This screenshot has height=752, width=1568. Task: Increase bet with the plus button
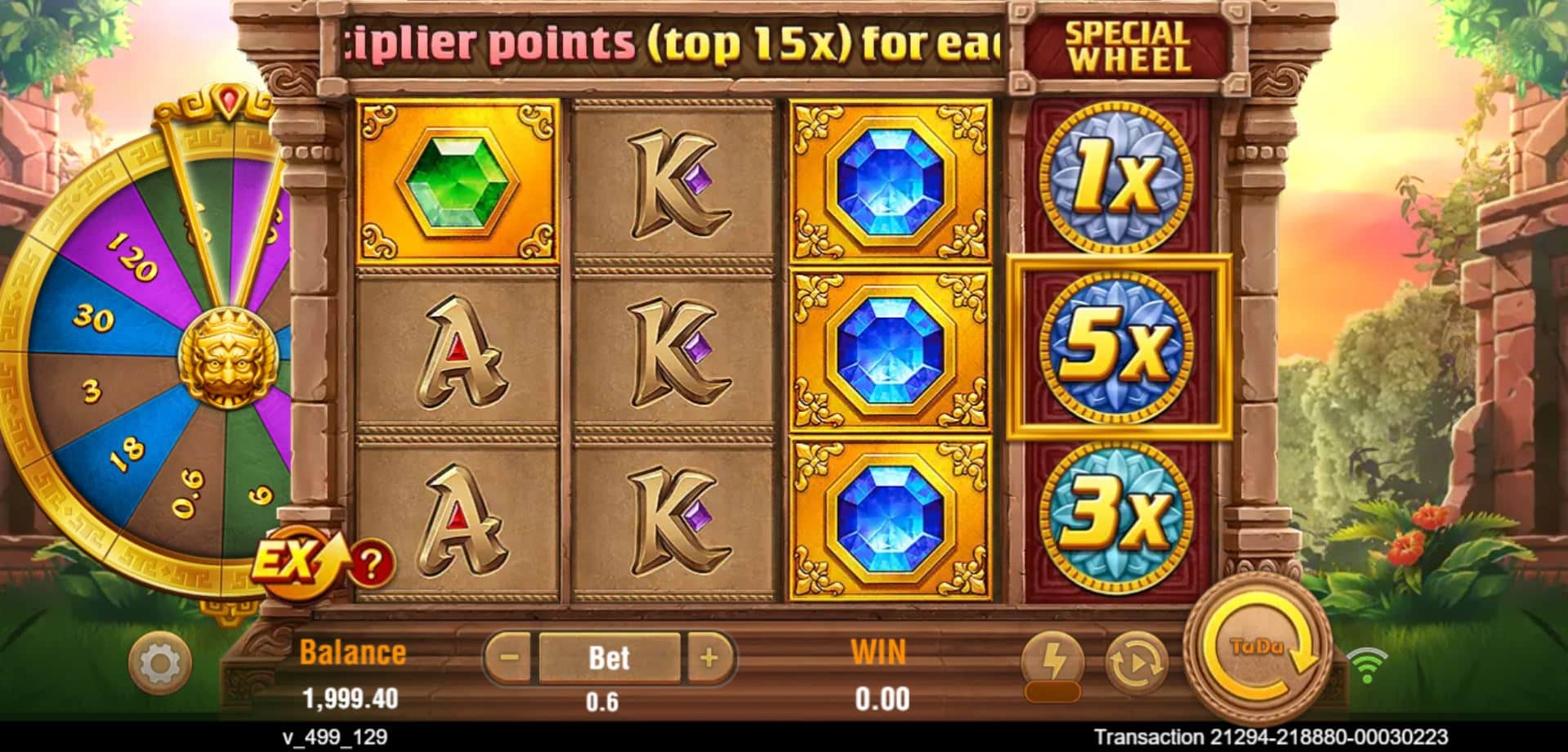(x=708, y=657)
